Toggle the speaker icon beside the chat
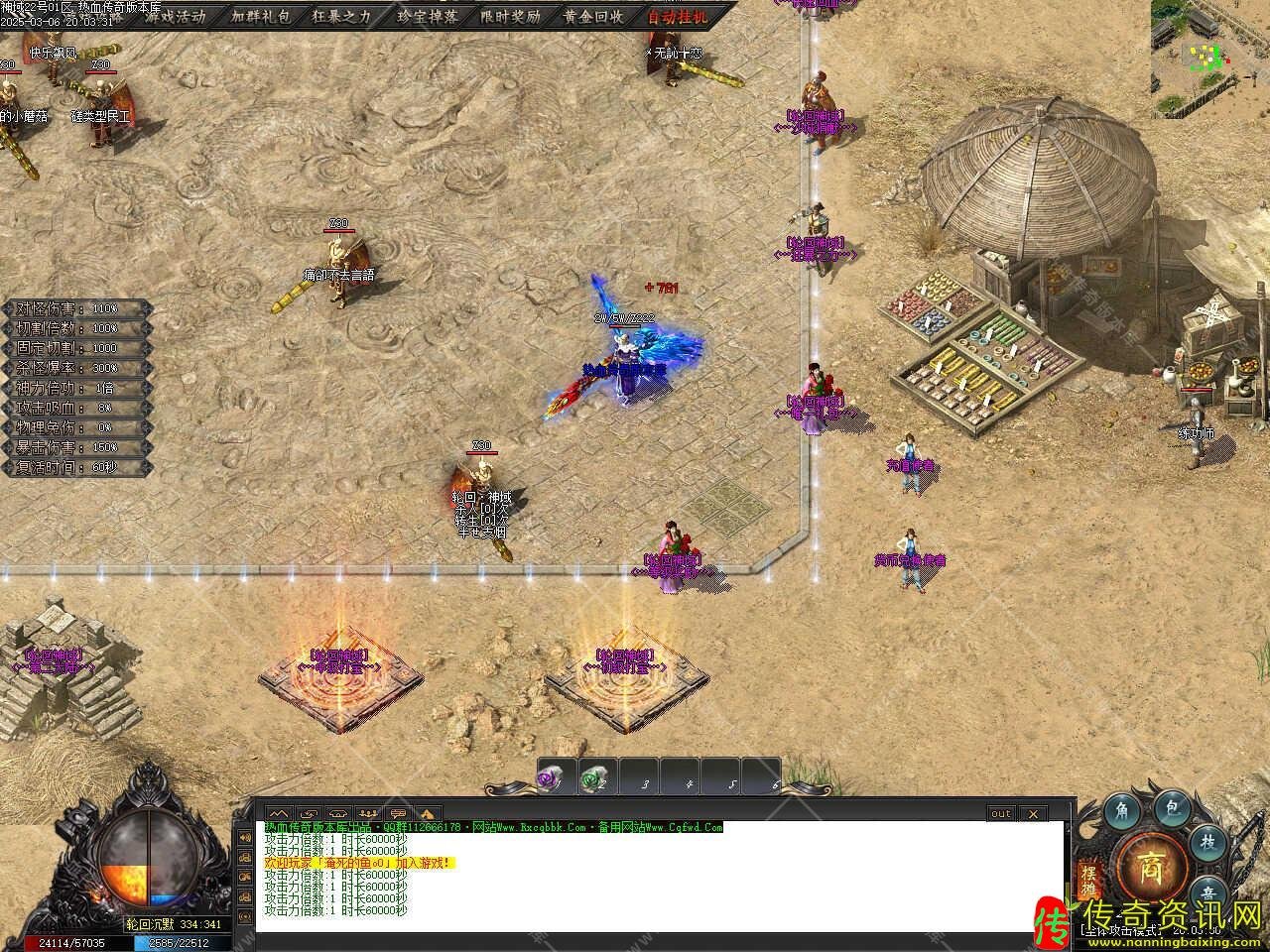Viewport: 1270px width, 952px height. 244,837
